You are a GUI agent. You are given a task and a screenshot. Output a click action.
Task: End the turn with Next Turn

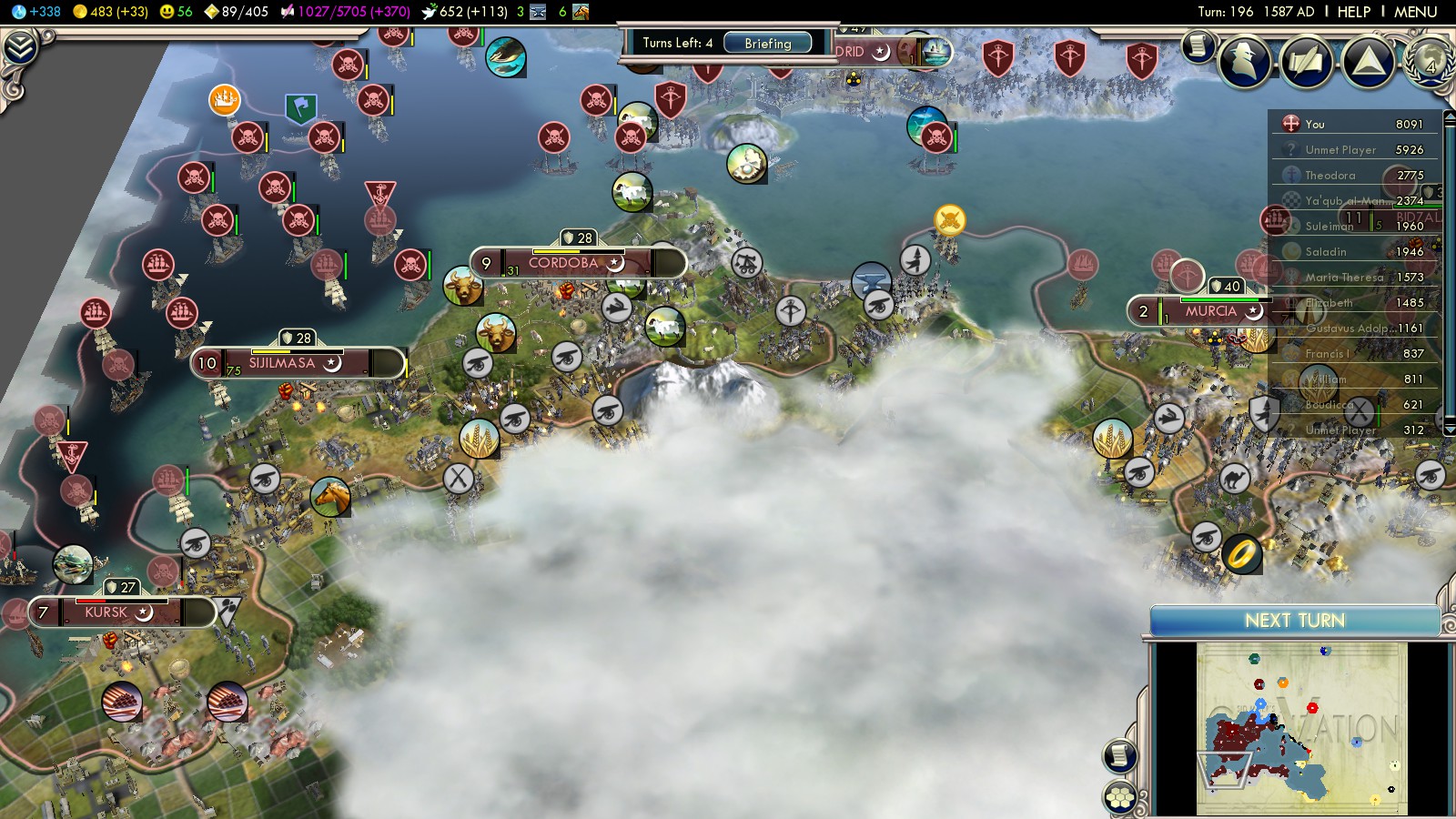[x=1294, y=621]
